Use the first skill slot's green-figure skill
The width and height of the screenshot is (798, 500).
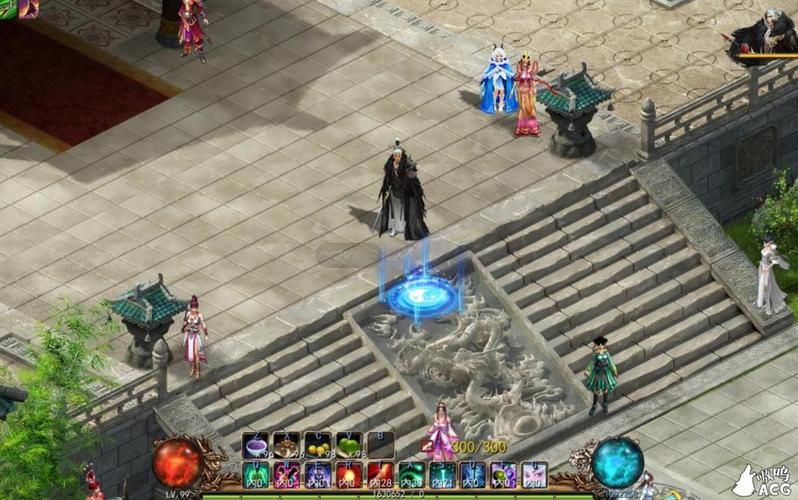pyautogui.click(x=256, y=474)
